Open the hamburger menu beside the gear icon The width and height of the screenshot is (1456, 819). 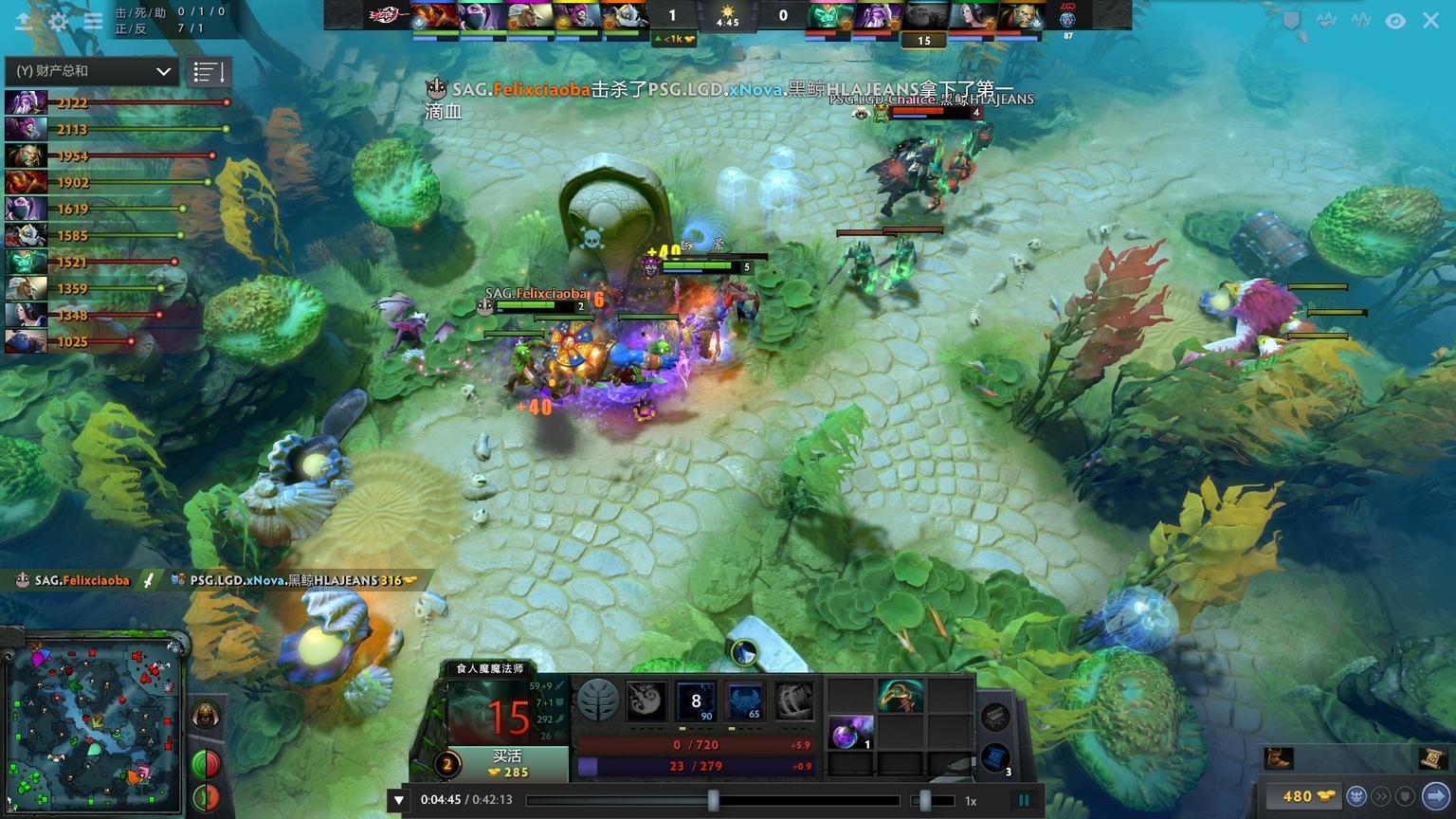pyautogui.click(x=92, y=21)
